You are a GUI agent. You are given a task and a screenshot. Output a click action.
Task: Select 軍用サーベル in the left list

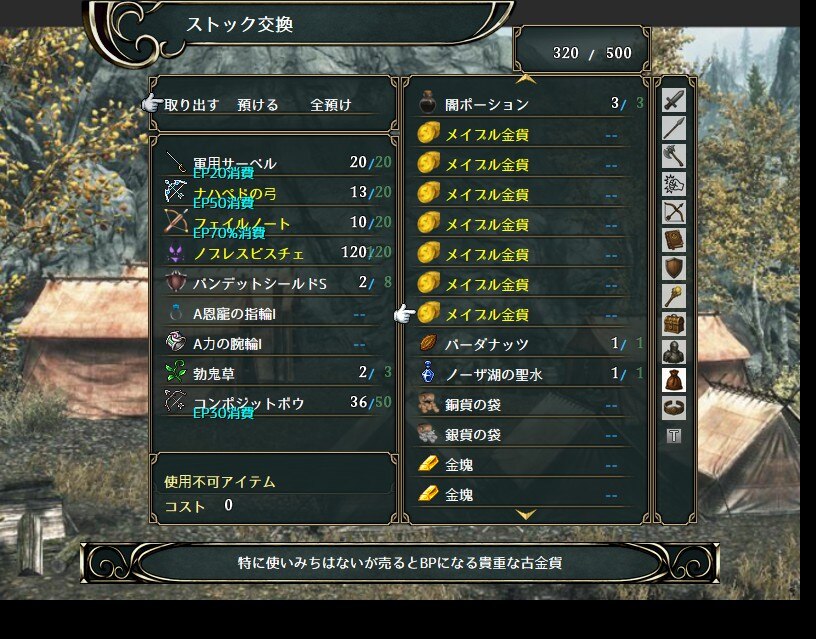tap(235, 163)
